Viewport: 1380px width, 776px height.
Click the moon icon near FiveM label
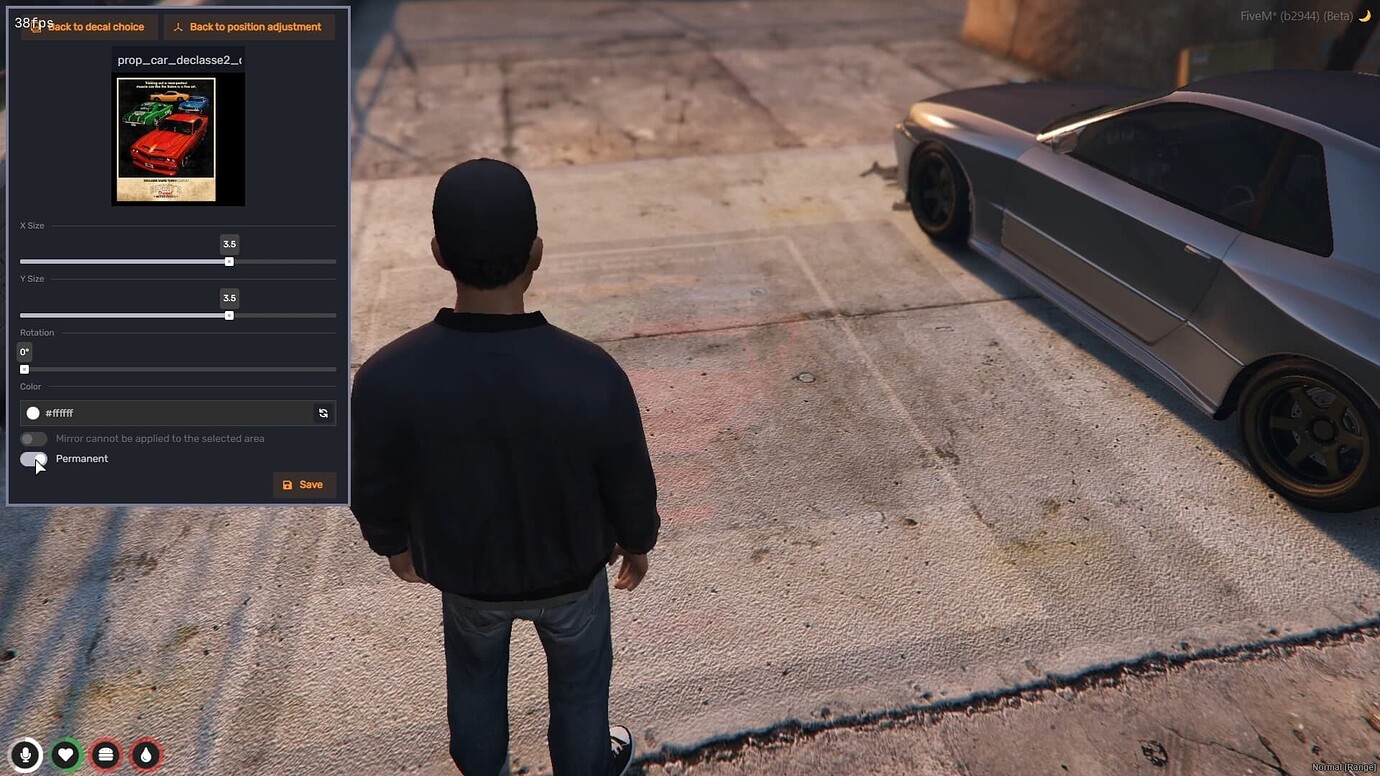[x=1367, y=16]
